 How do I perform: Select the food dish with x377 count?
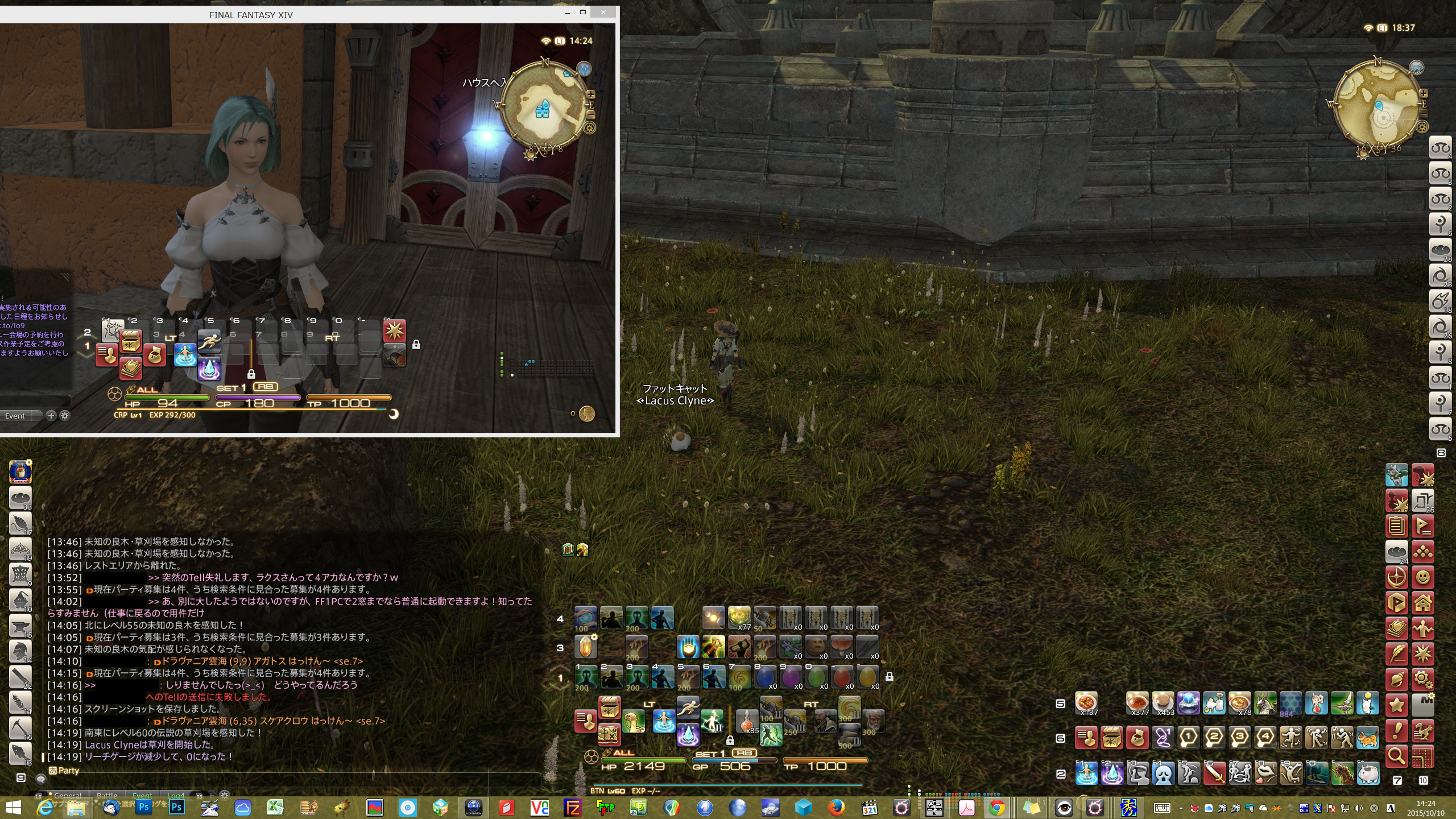click(x=1137, y=703)
